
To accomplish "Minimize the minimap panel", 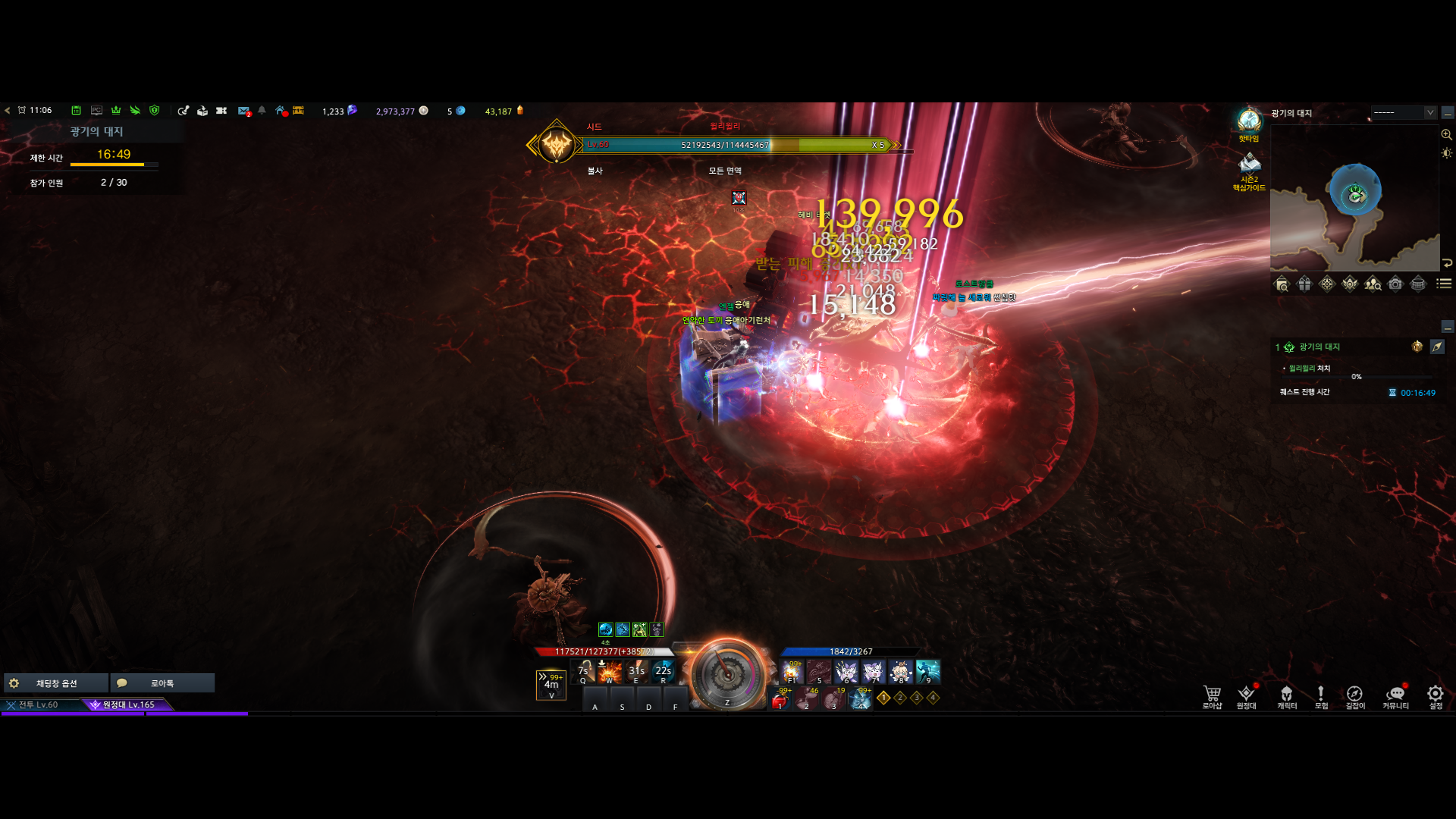I will [1448, 113].
